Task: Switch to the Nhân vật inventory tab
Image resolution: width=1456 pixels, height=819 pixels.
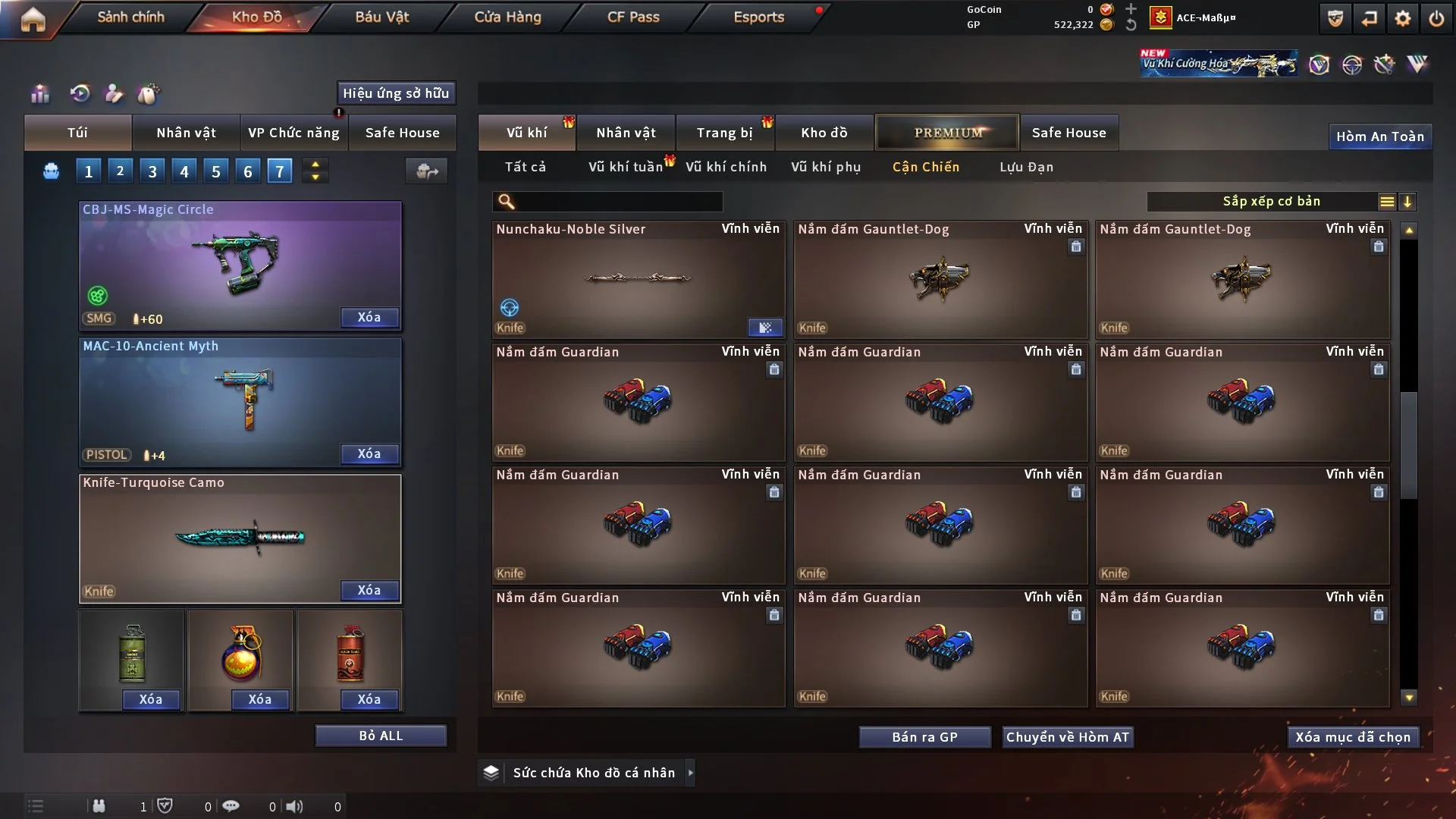Action: [x=626, y=133]
